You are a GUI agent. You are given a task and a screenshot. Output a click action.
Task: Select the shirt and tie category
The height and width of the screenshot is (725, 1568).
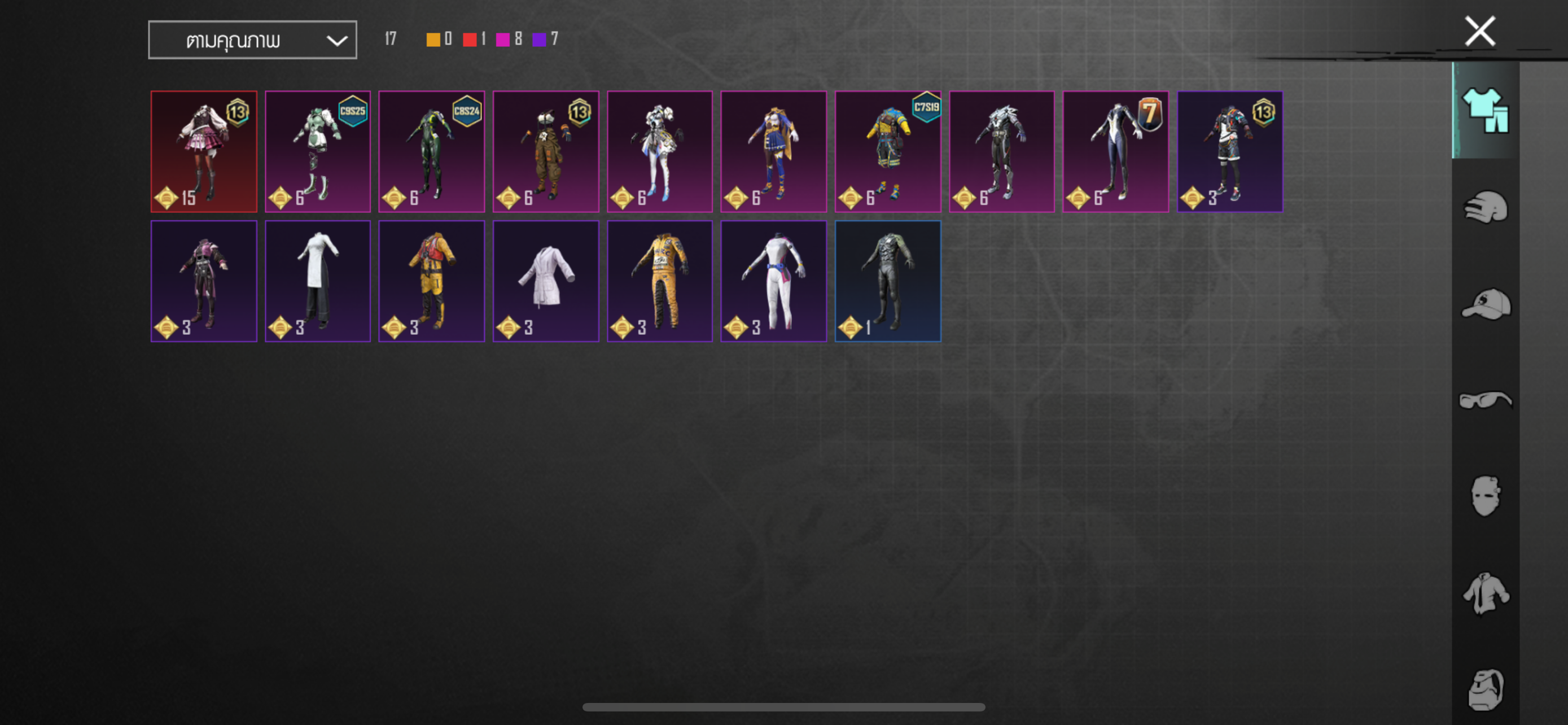(1485, 593)
